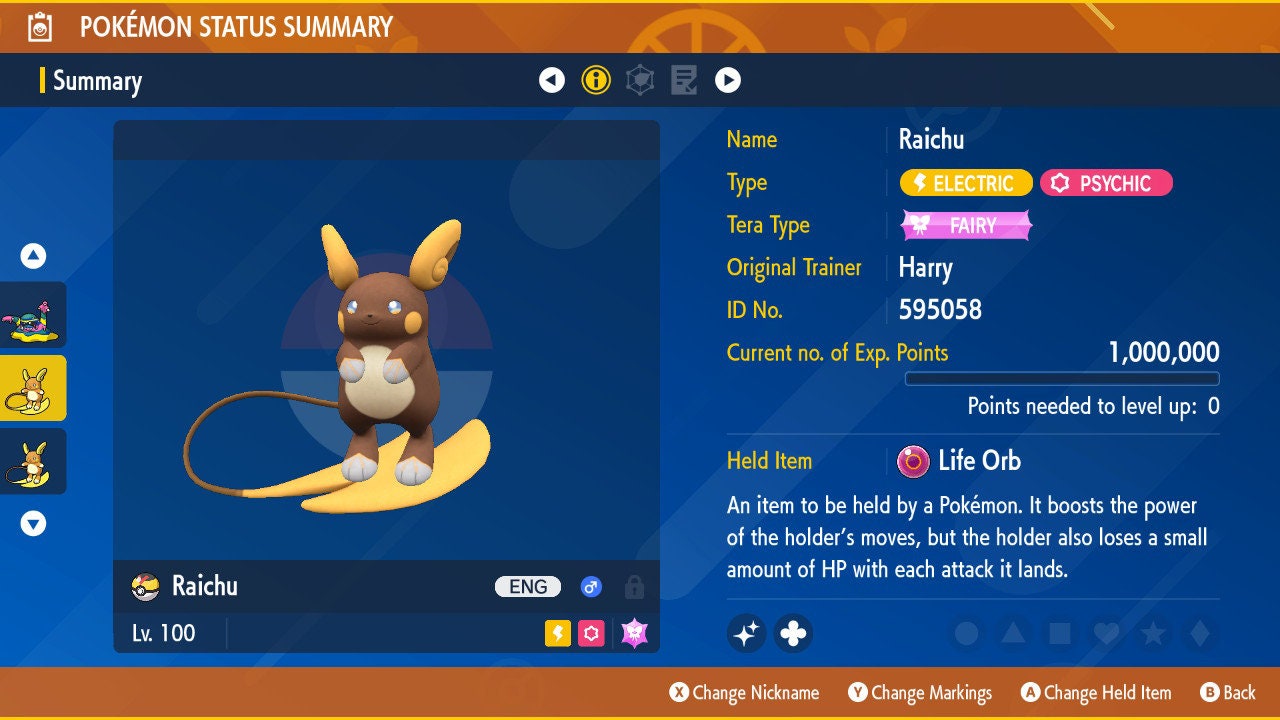The image size is (1280, 720).
Task: Open the moves list page icon
Action: (x=684, y=79)
